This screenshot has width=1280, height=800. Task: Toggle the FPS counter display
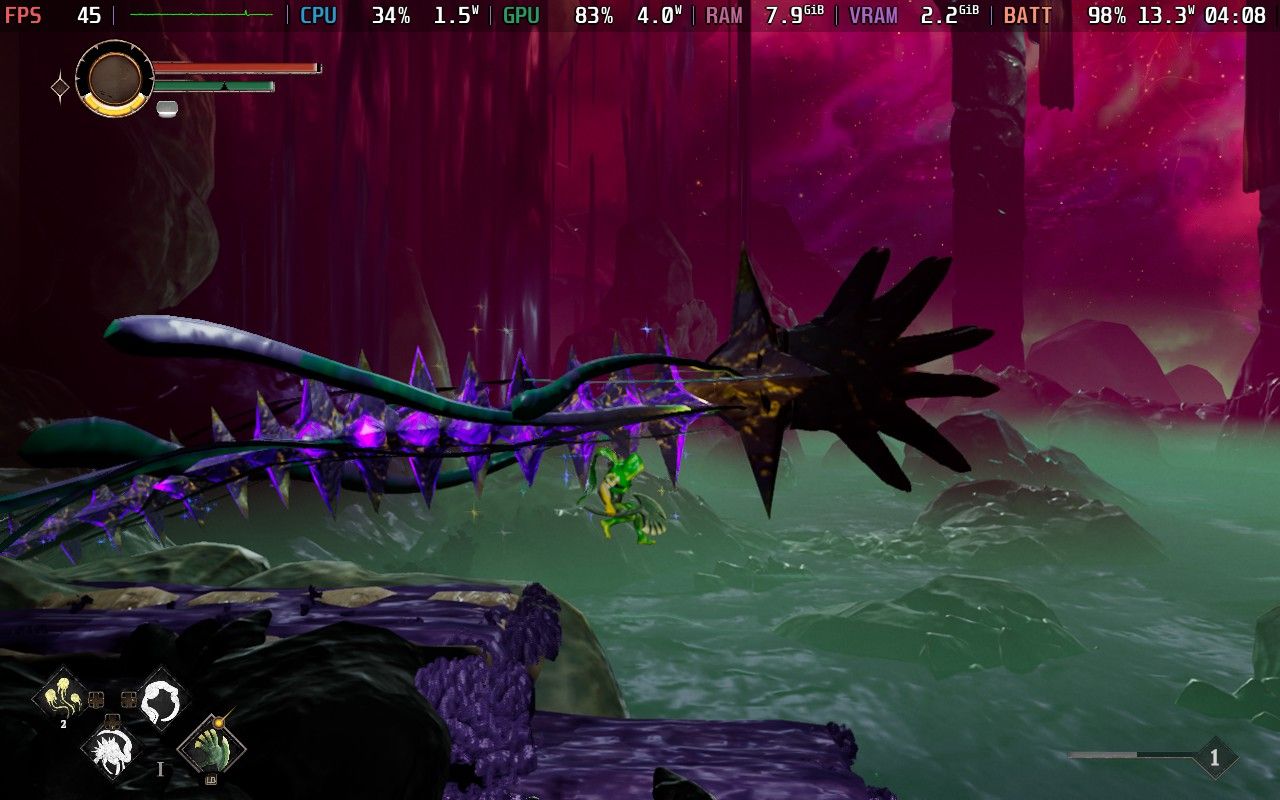tap(22, 14)
